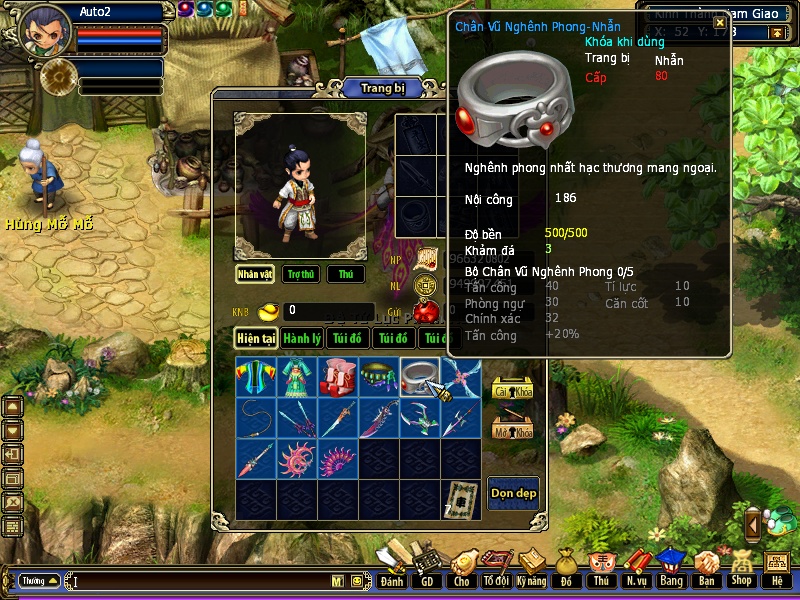The width and height of the screenshot is (800, 600).
Task: Switch to the Nhân vật tab
Action: click(x=255, y=274)
